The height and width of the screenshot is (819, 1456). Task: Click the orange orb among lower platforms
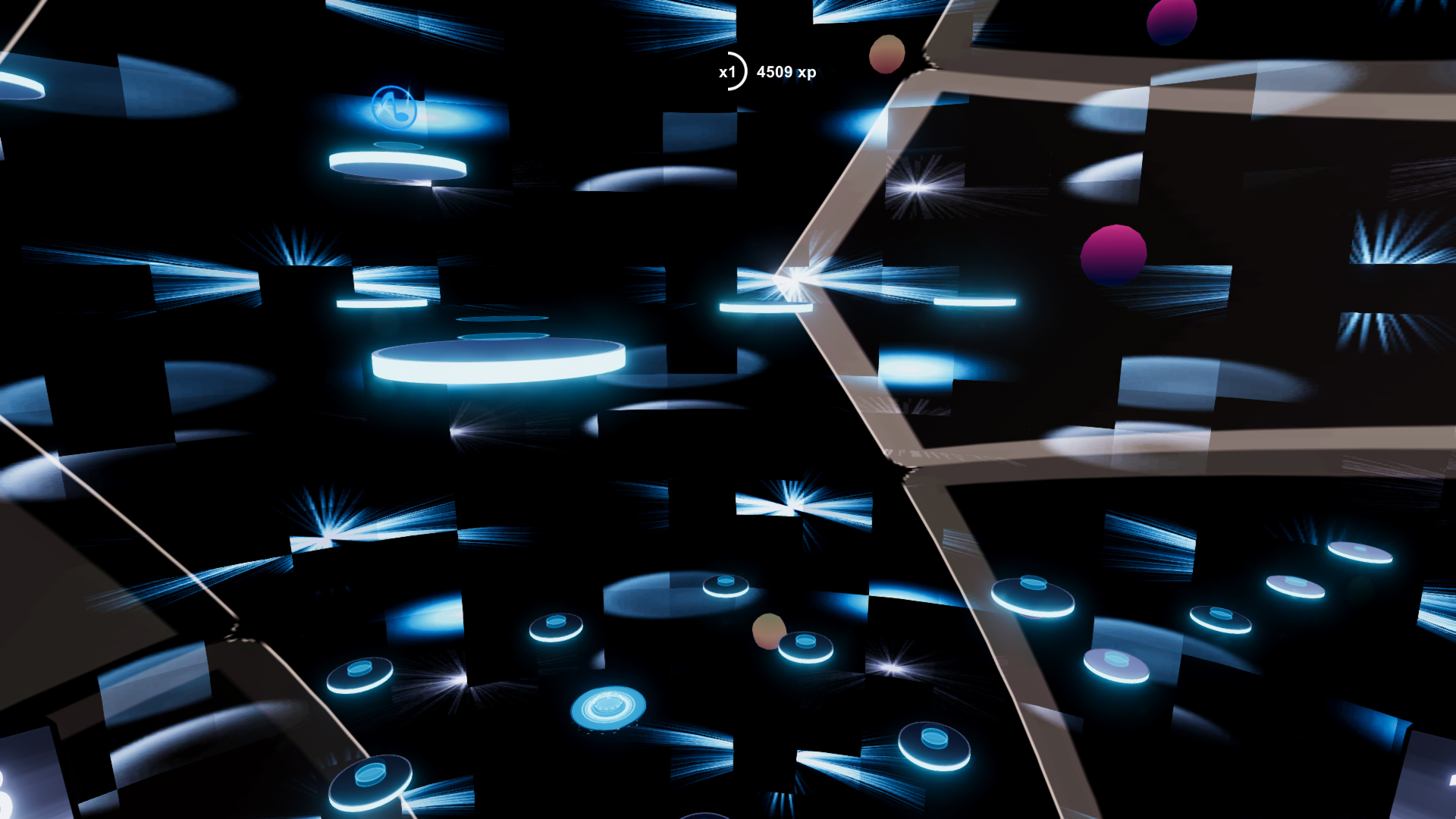(768, 630)
